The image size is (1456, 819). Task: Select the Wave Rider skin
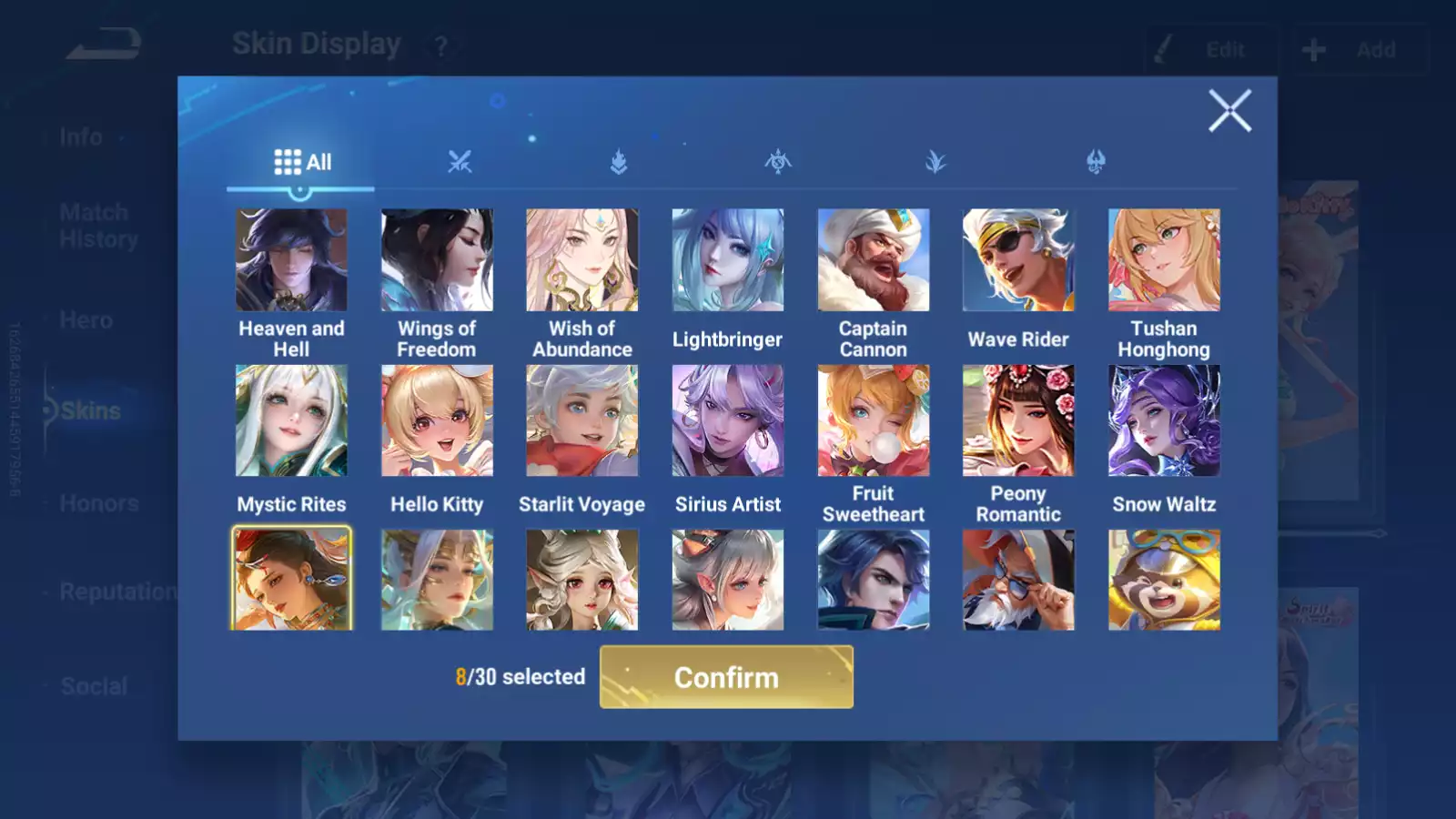pos(1018,260)
